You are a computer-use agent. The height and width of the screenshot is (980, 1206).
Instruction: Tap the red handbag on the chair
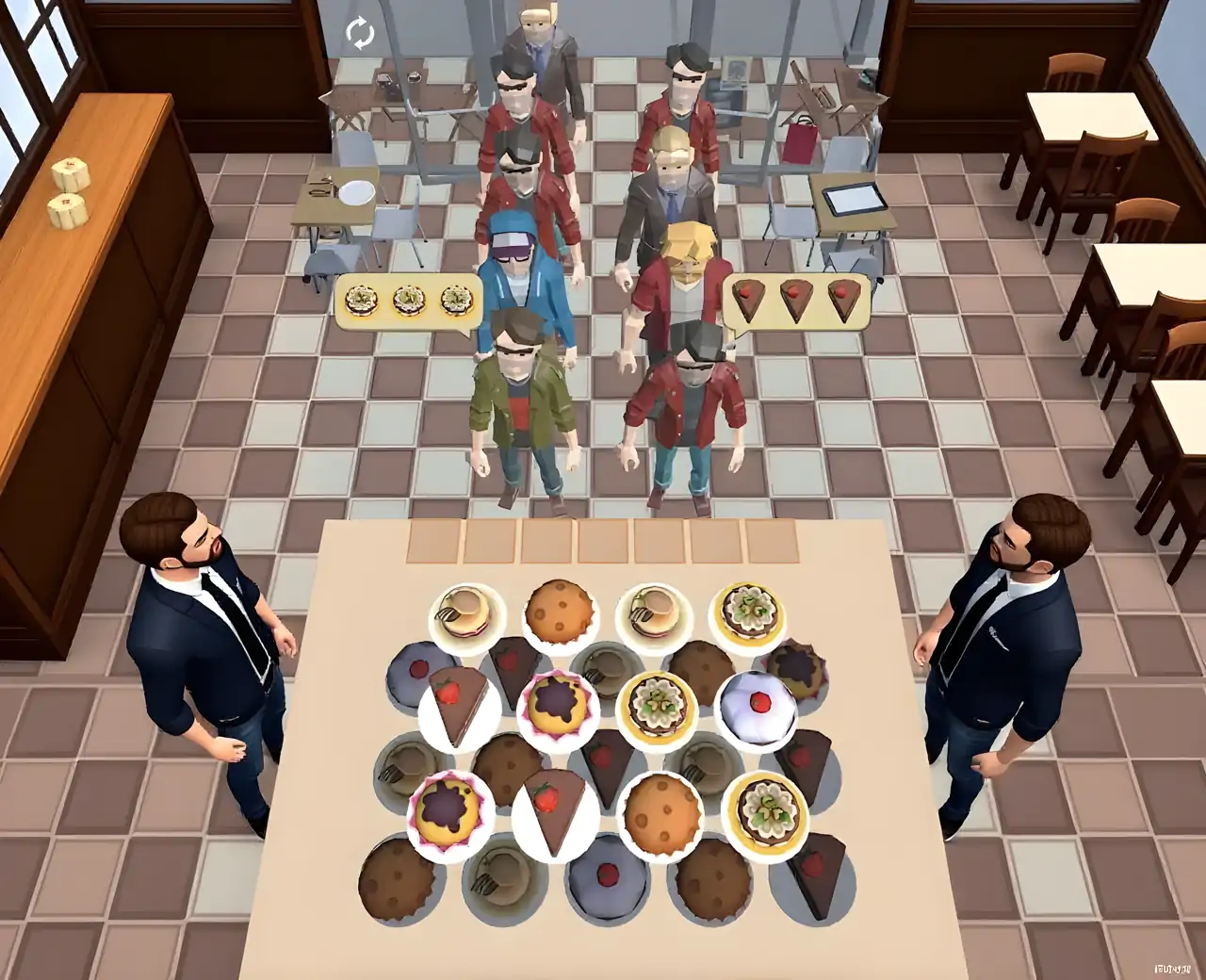(x=802, y=141)
